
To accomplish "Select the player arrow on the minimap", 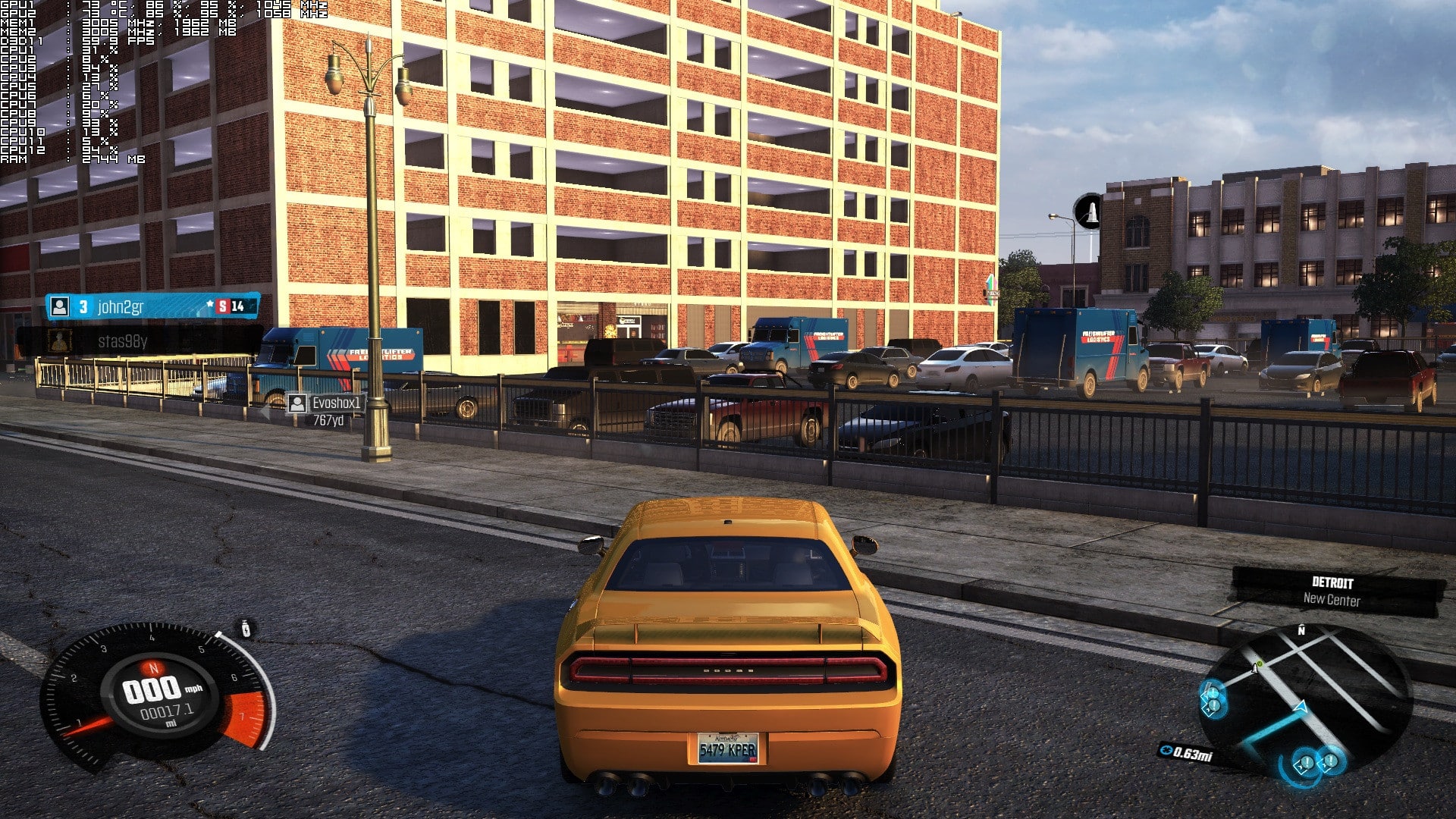I will 1300,707.
